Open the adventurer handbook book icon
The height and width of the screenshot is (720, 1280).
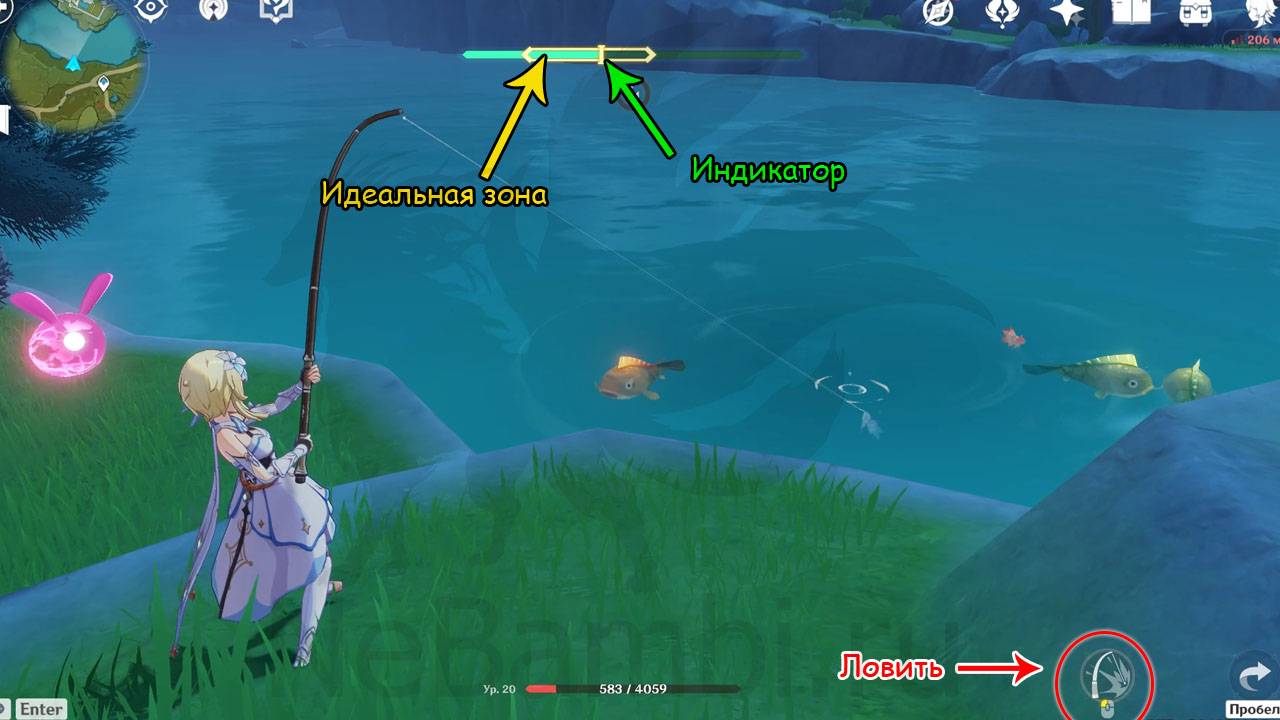pyautogui.click(x=1133, y=11)
